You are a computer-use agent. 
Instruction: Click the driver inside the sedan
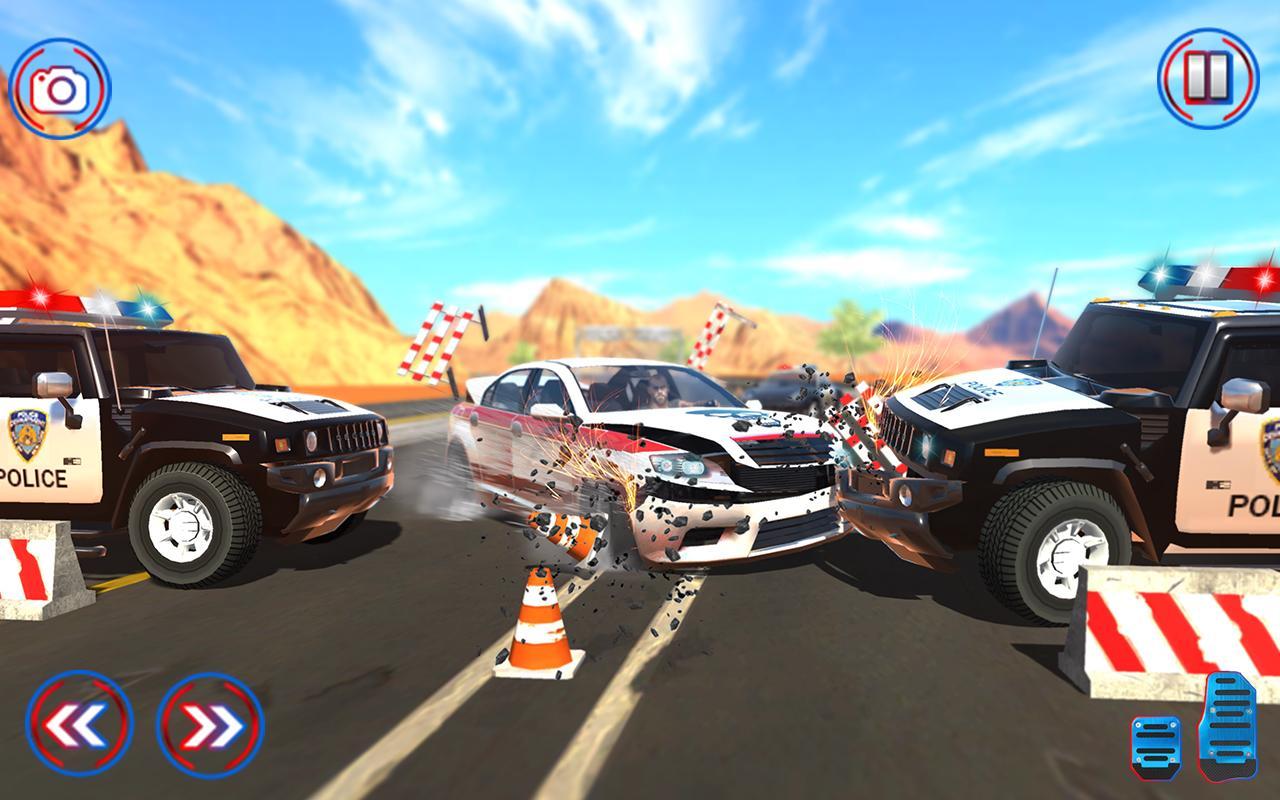tap(655, 390)
